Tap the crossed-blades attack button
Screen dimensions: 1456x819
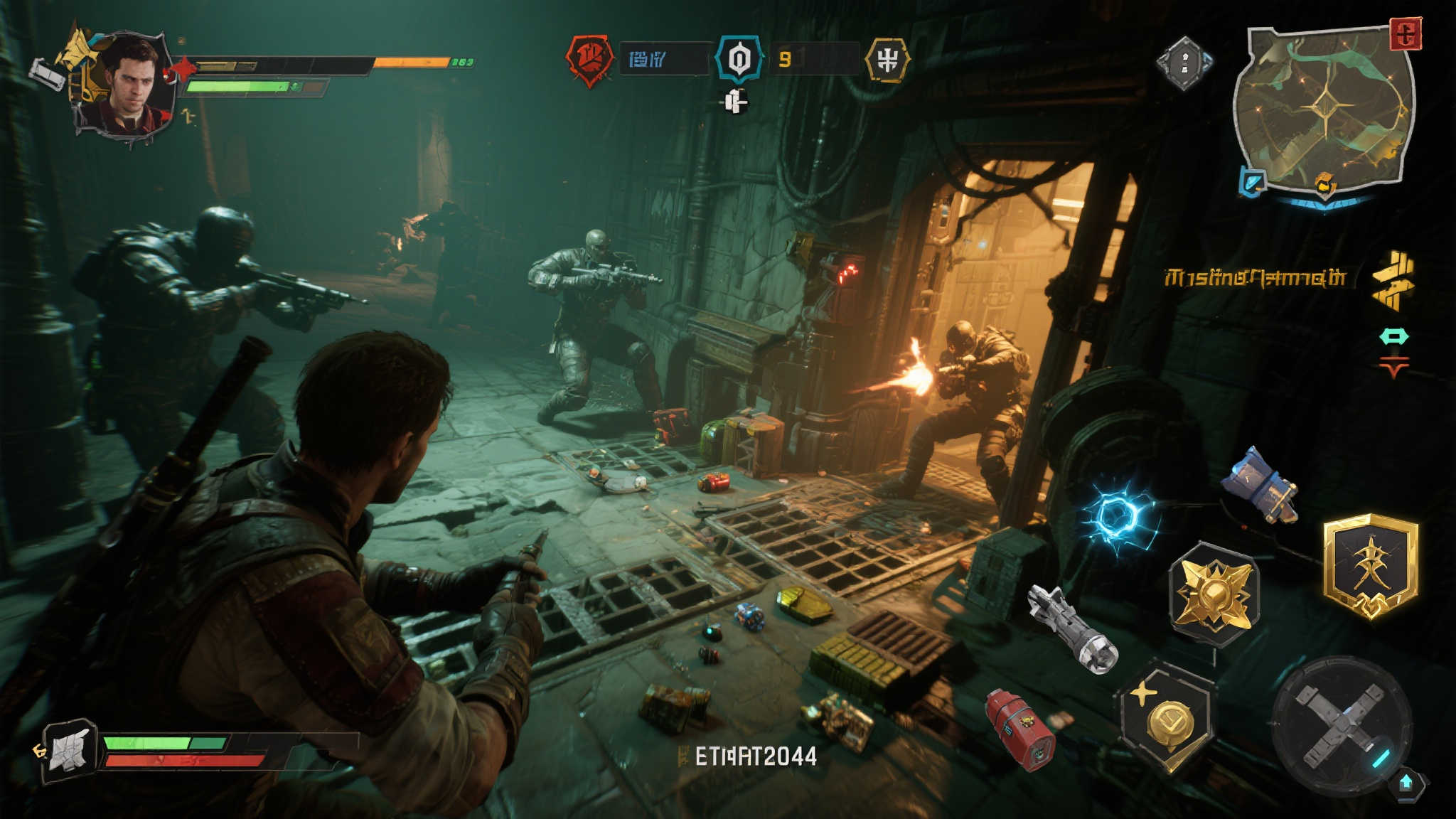coord(1341,725)
